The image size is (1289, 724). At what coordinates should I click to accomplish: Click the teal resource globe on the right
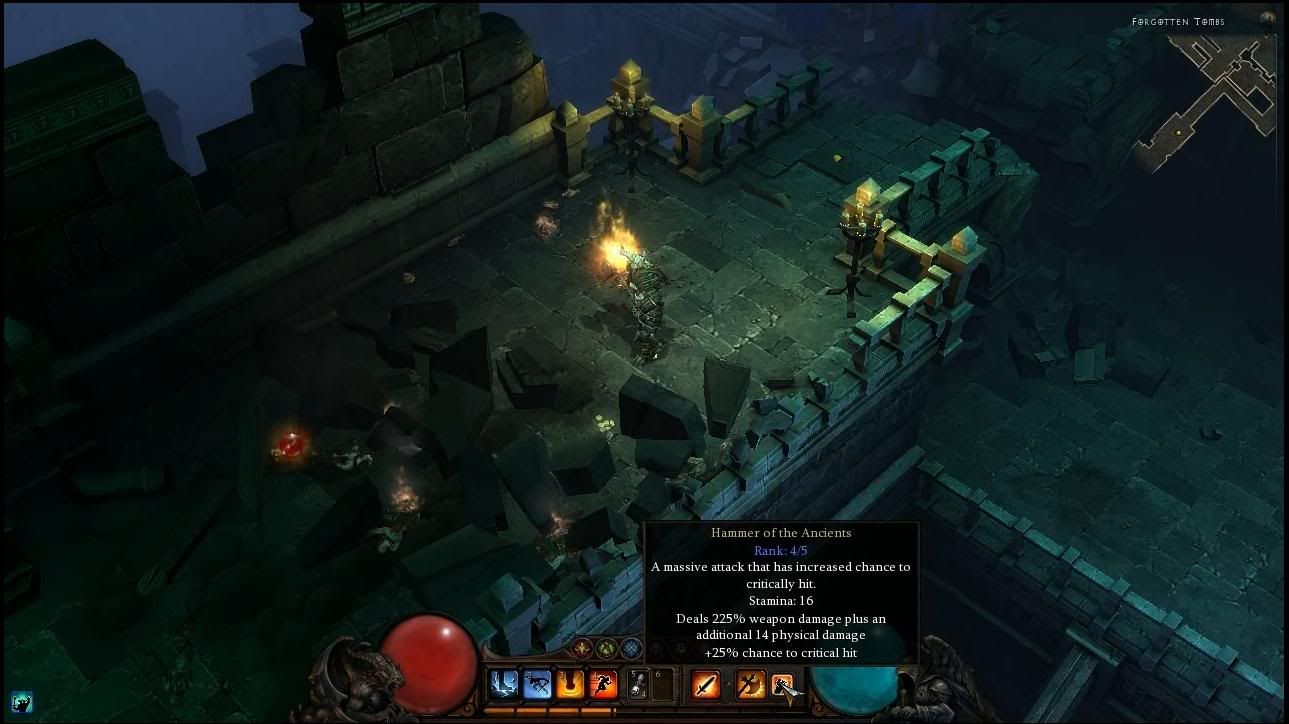(852, 690)
